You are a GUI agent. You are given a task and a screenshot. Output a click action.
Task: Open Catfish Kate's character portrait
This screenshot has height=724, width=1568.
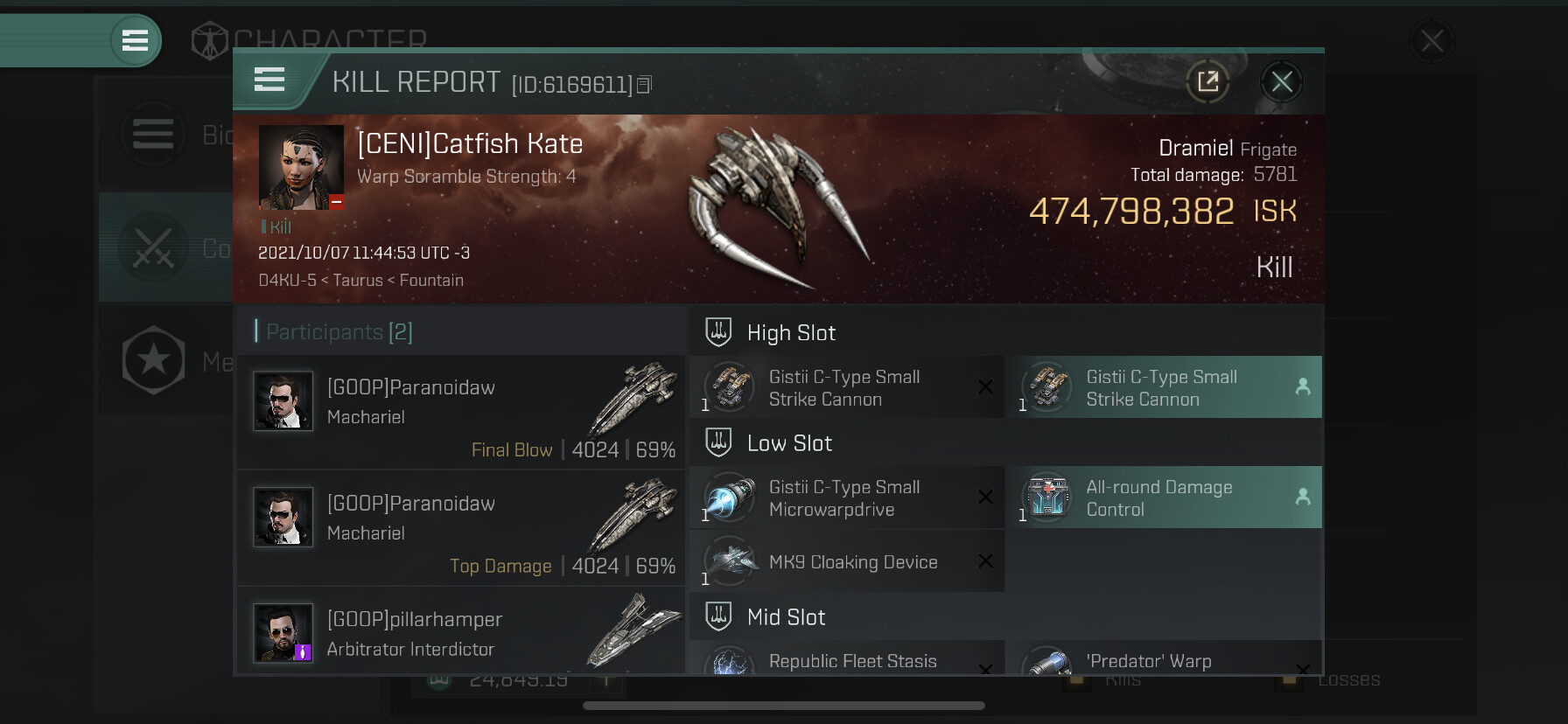point(301,167)
